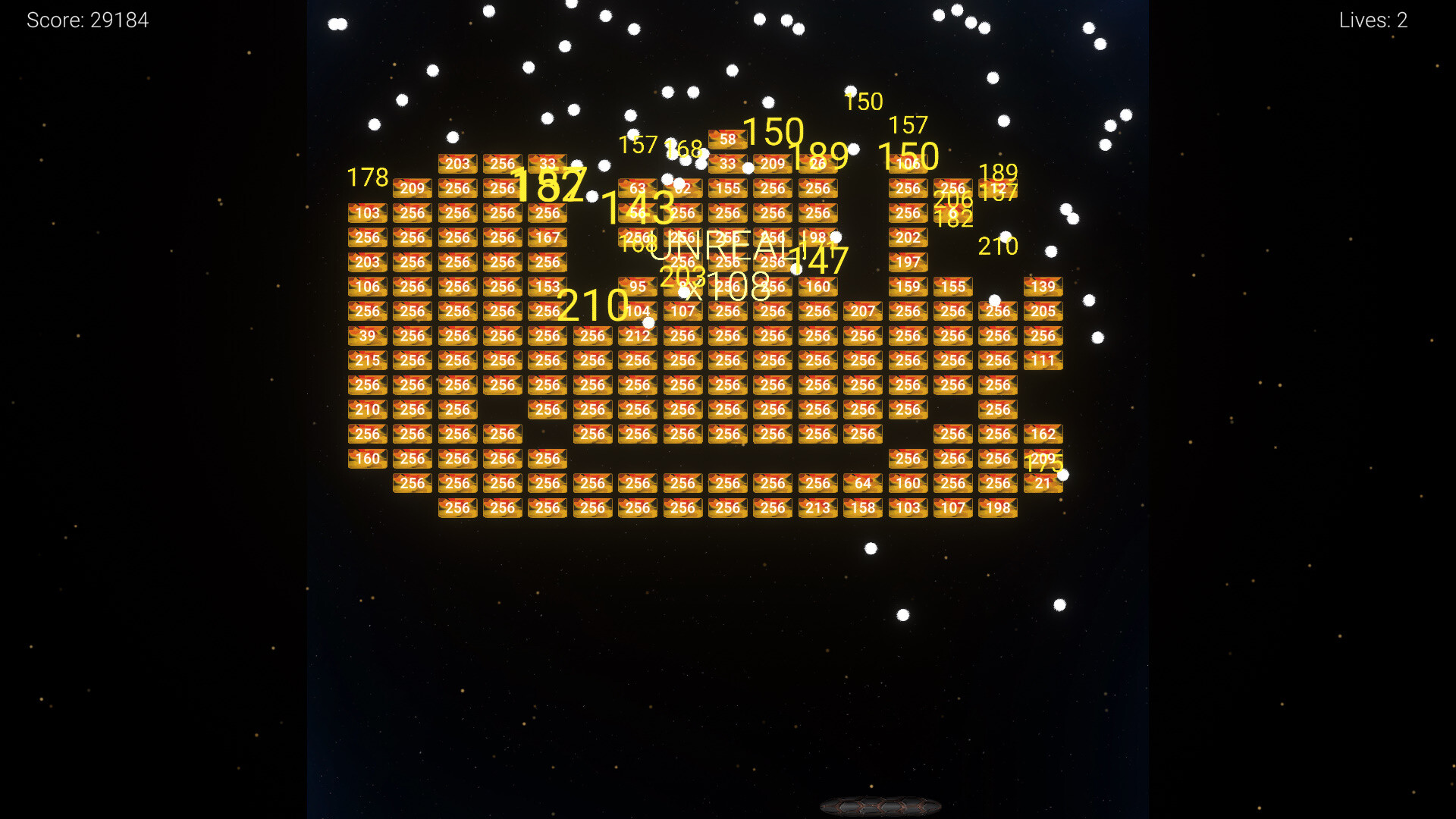Hit the brick labeled 213 in the bottom row
The width and height of the screenshot is (1456, 819).
[x=817, y=508]
